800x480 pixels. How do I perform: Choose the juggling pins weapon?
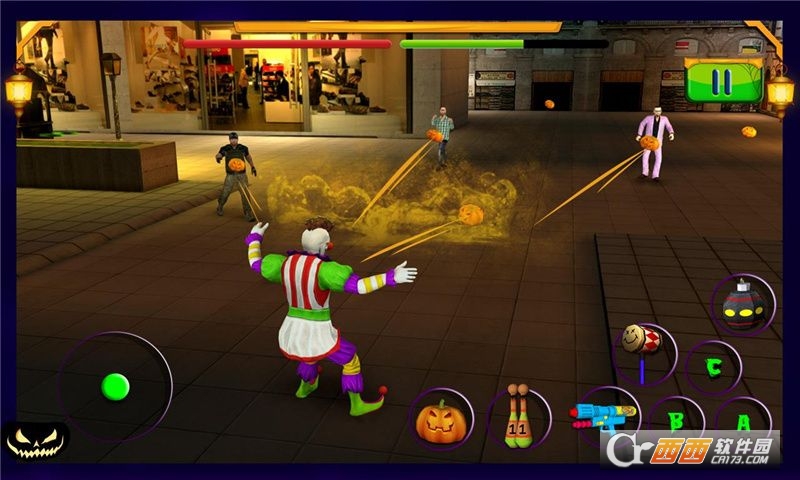click(520, 418)
